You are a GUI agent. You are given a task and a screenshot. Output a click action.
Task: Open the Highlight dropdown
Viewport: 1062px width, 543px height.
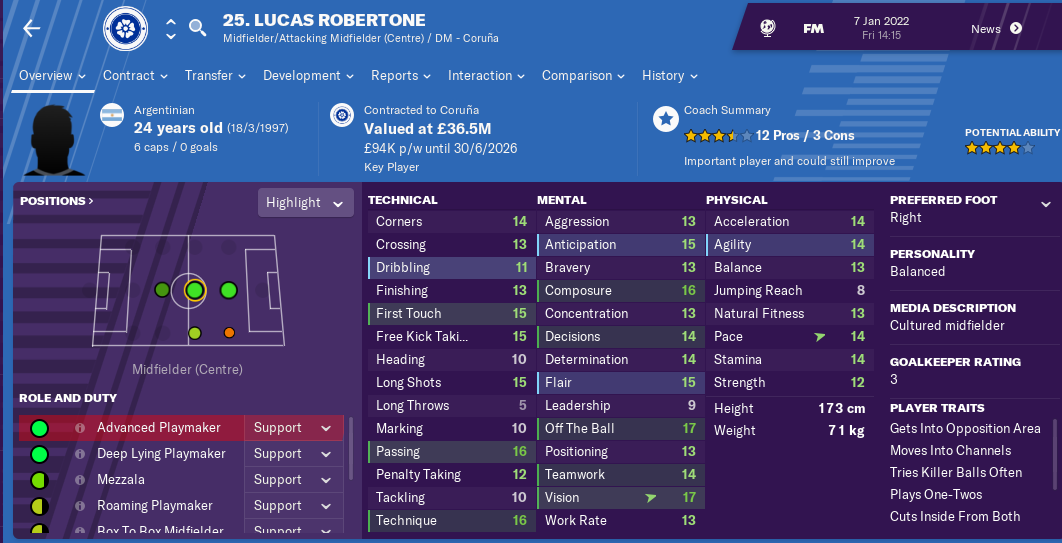coord(305,203)
